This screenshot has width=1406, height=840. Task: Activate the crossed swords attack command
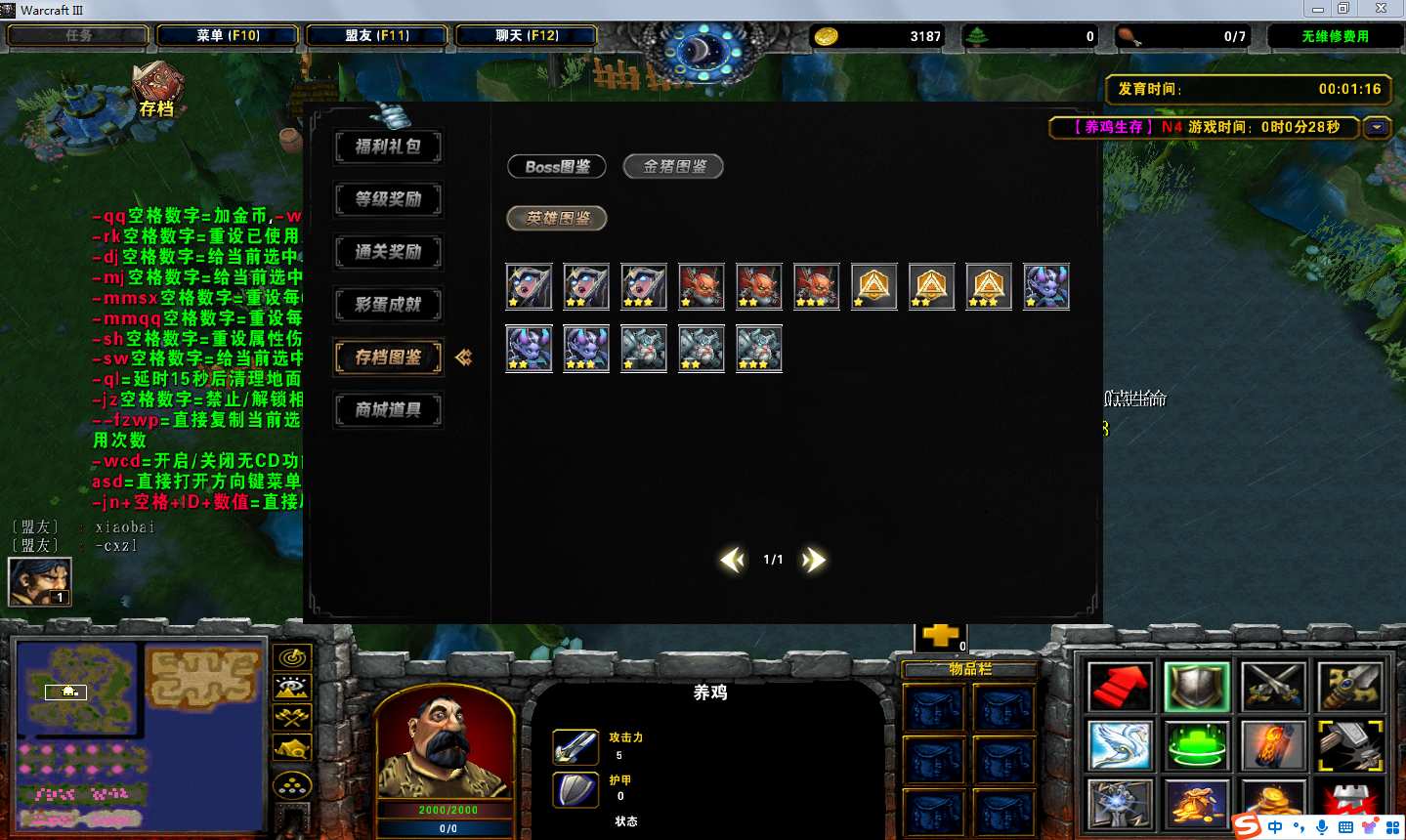pos(1273,688)
